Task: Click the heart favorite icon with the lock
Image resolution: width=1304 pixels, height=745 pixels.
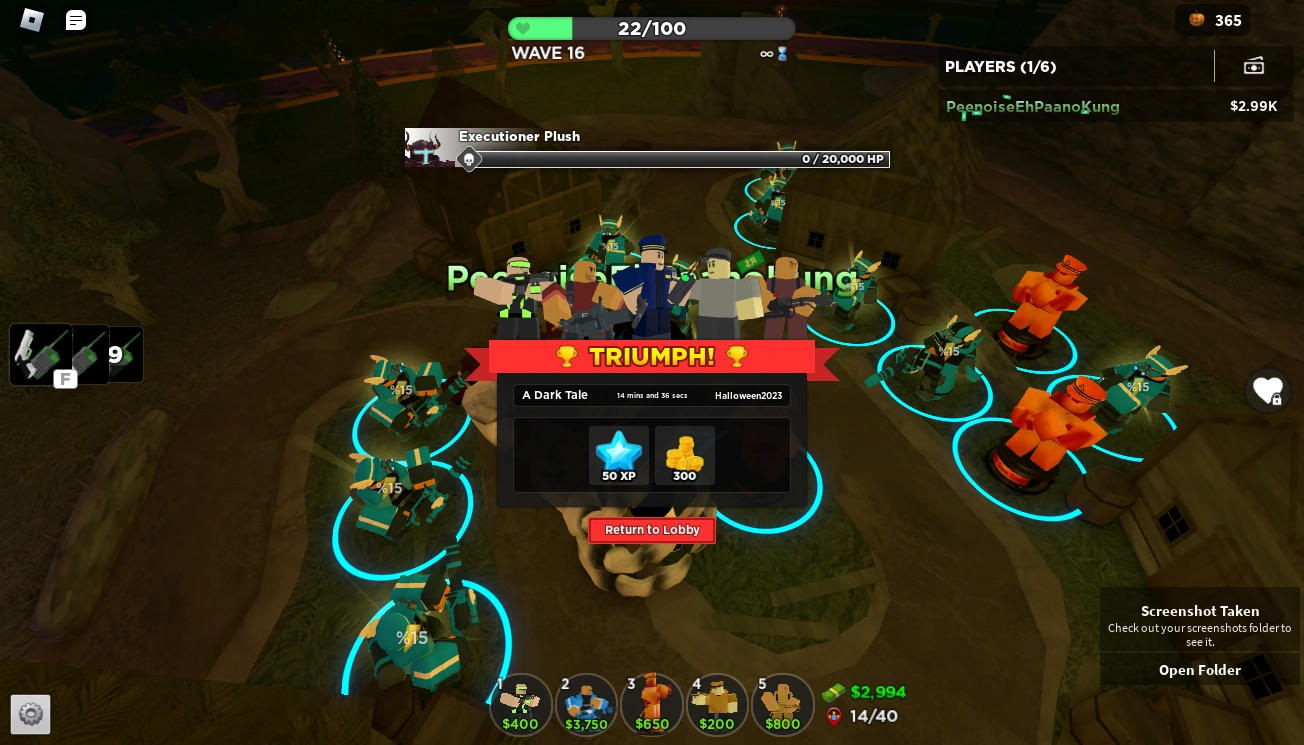Action: 1268,391
